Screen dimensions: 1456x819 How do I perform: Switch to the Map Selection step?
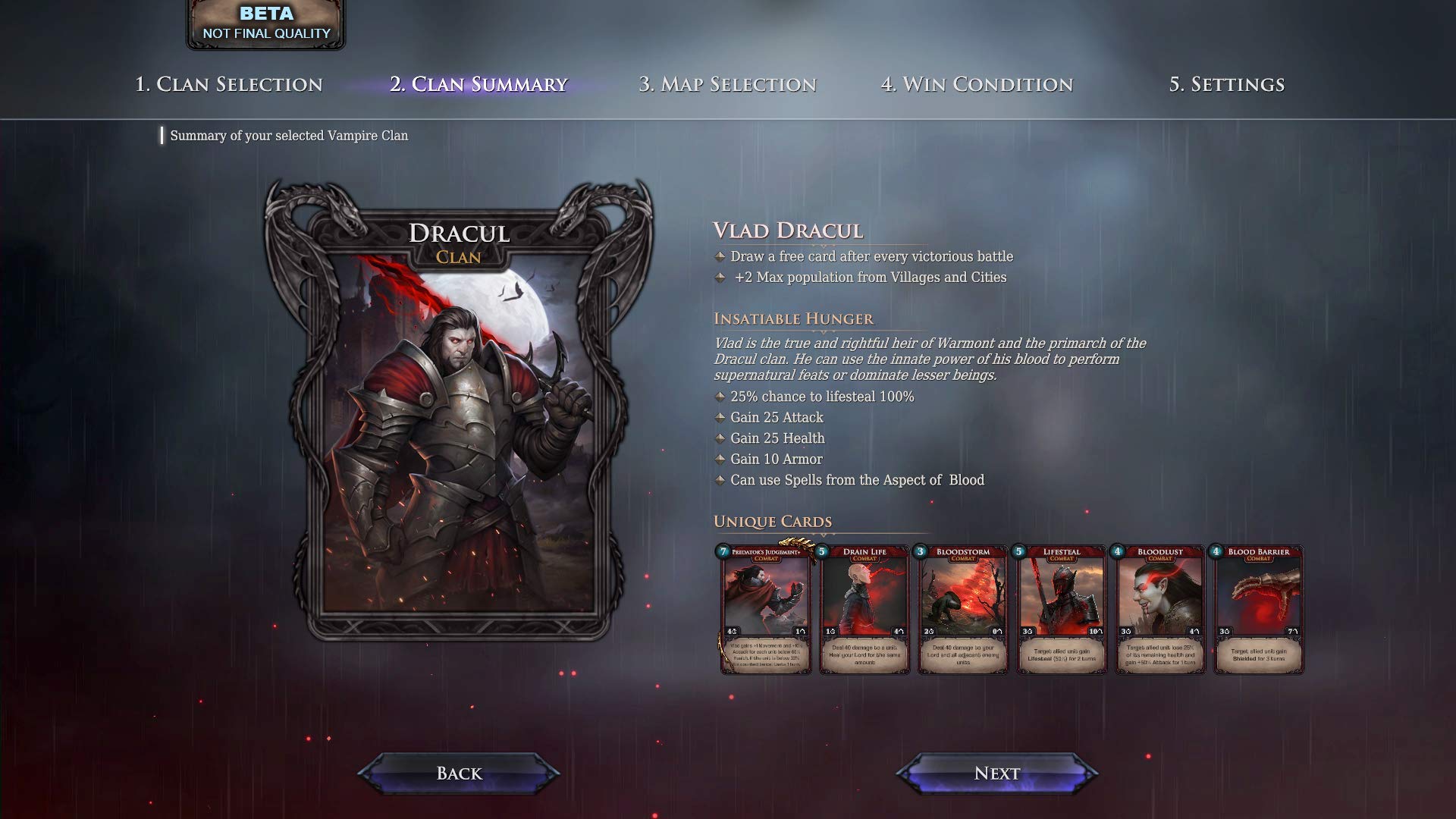(729, 84)
